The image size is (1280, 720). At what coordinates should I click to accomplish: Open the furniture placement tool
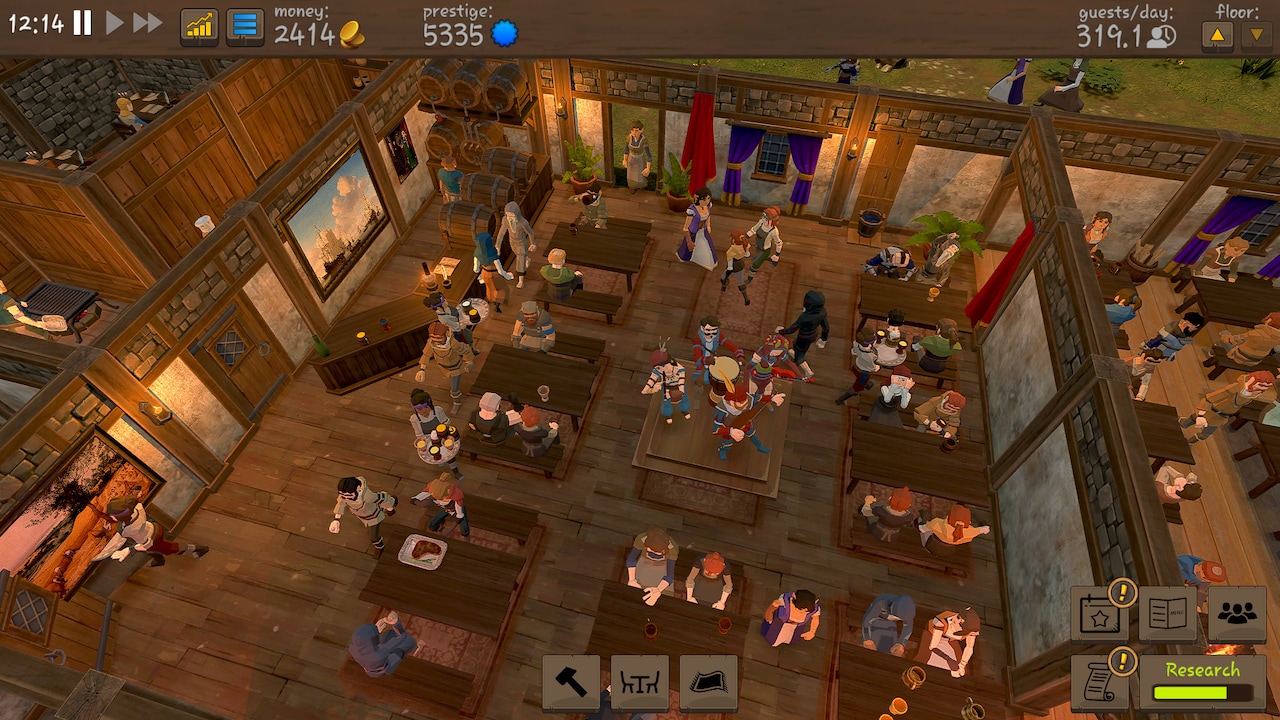click(639, 684)
